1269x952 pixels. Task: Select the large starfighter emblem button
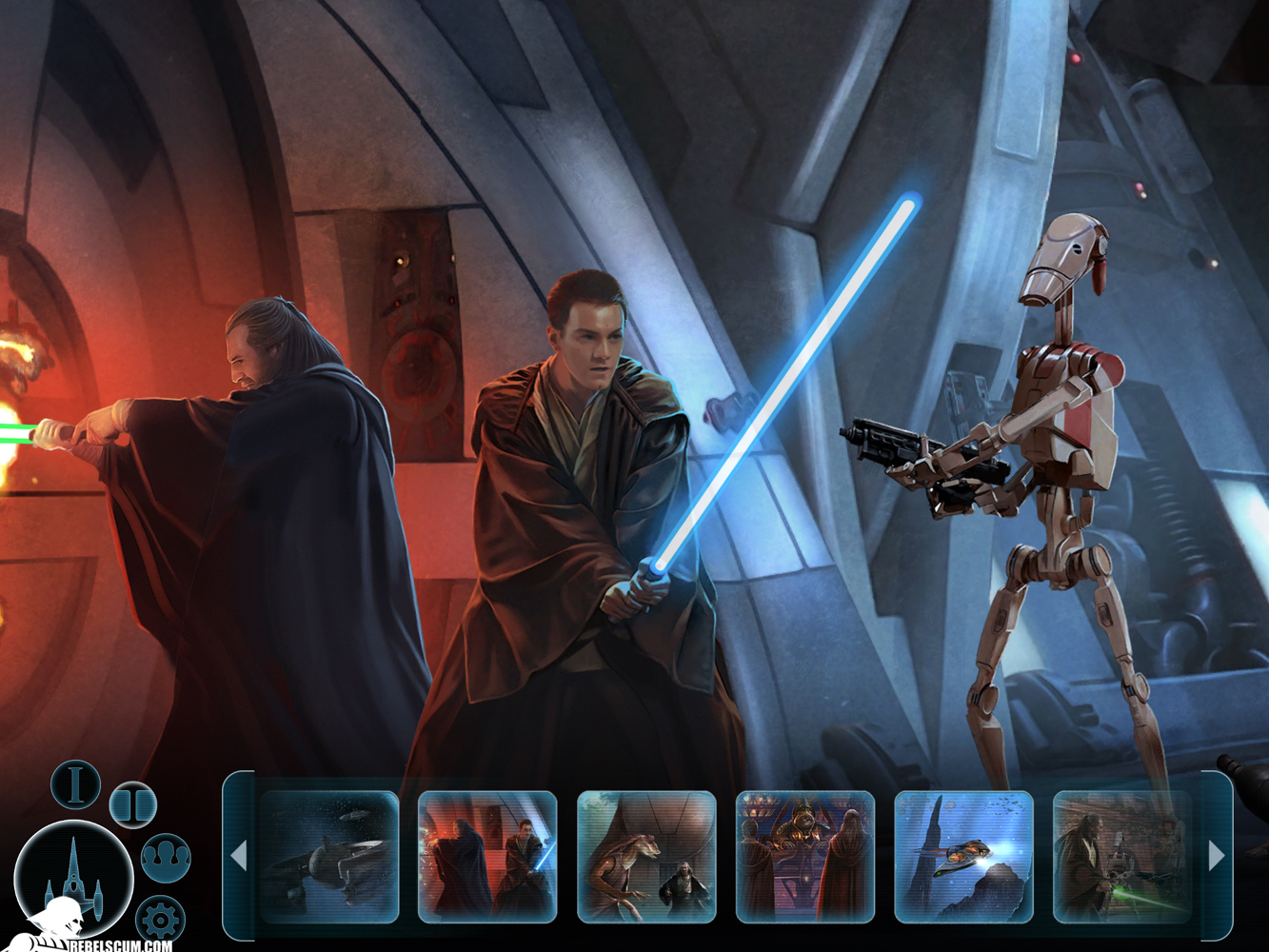[73, 878]
